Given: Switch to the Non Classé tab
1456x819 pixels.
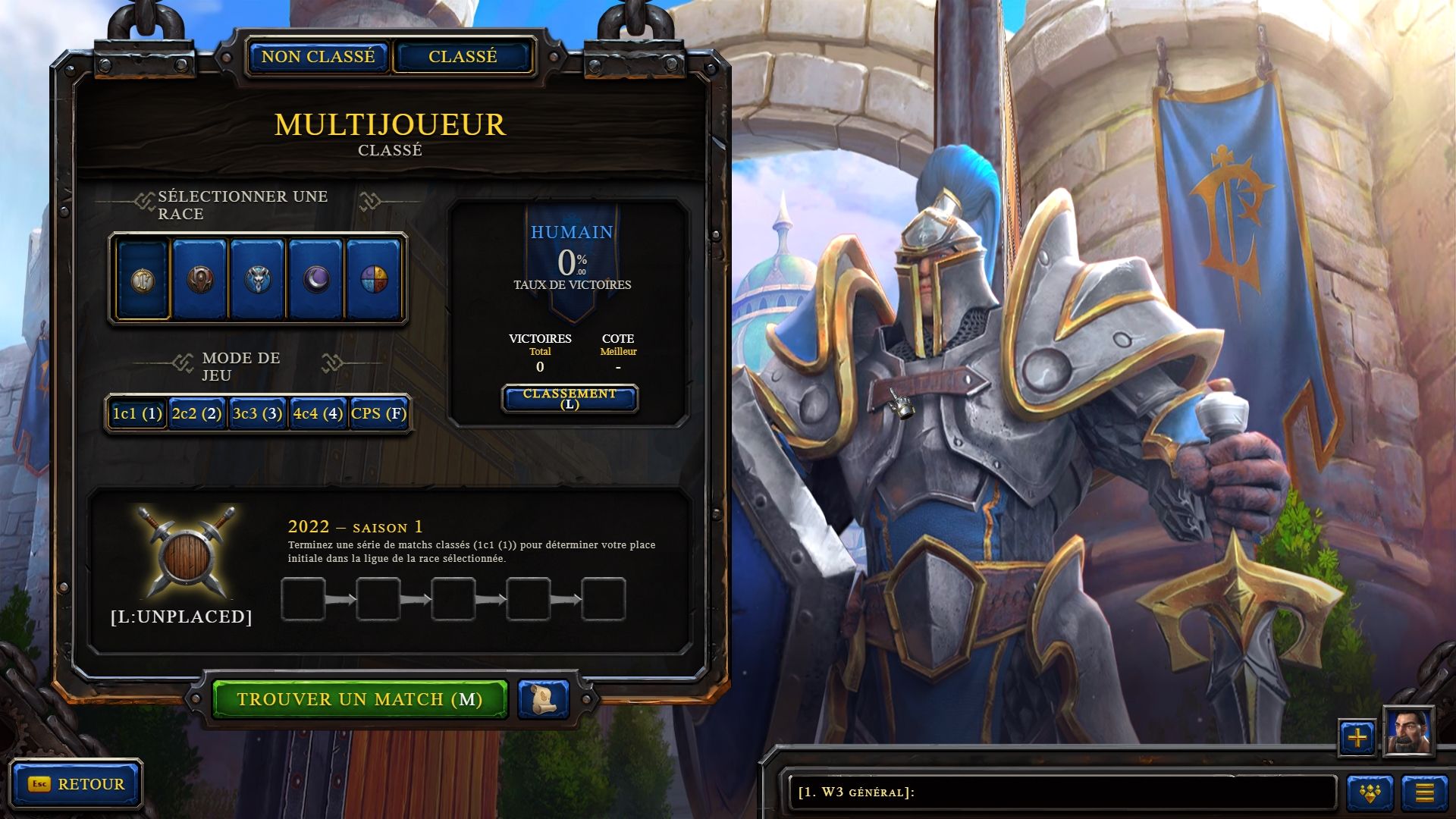Looking at the screenshot, I should [x=318, y=57].
